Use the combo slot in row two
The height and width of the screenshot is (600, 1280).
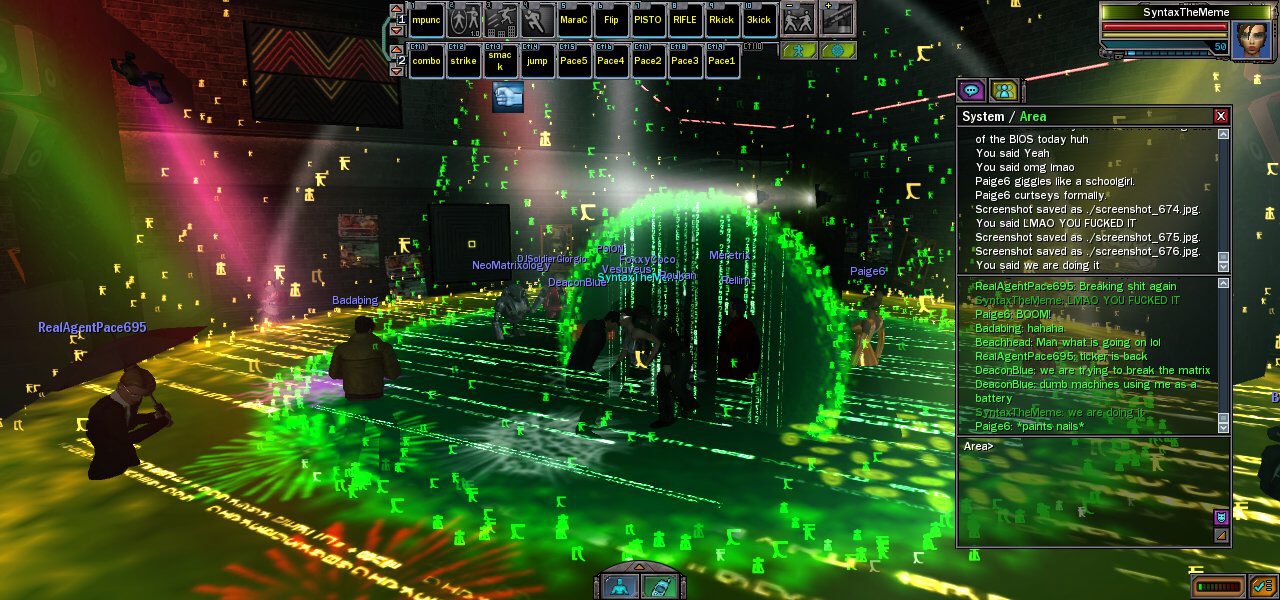coord(427,61)
